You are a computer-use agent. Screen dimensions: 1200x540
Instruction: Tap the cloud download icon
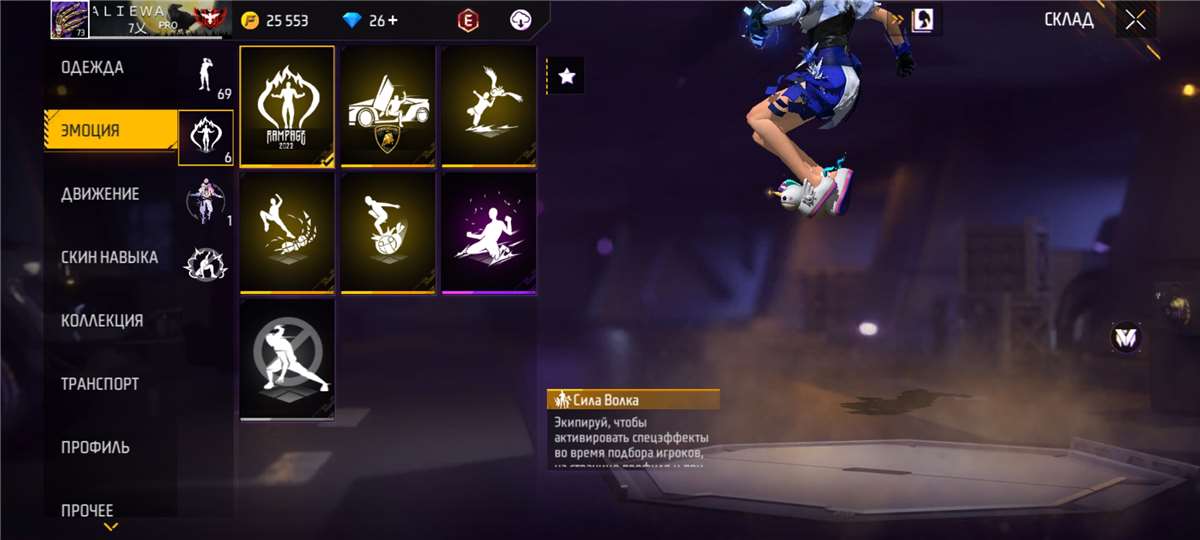[x=521, y=20]
